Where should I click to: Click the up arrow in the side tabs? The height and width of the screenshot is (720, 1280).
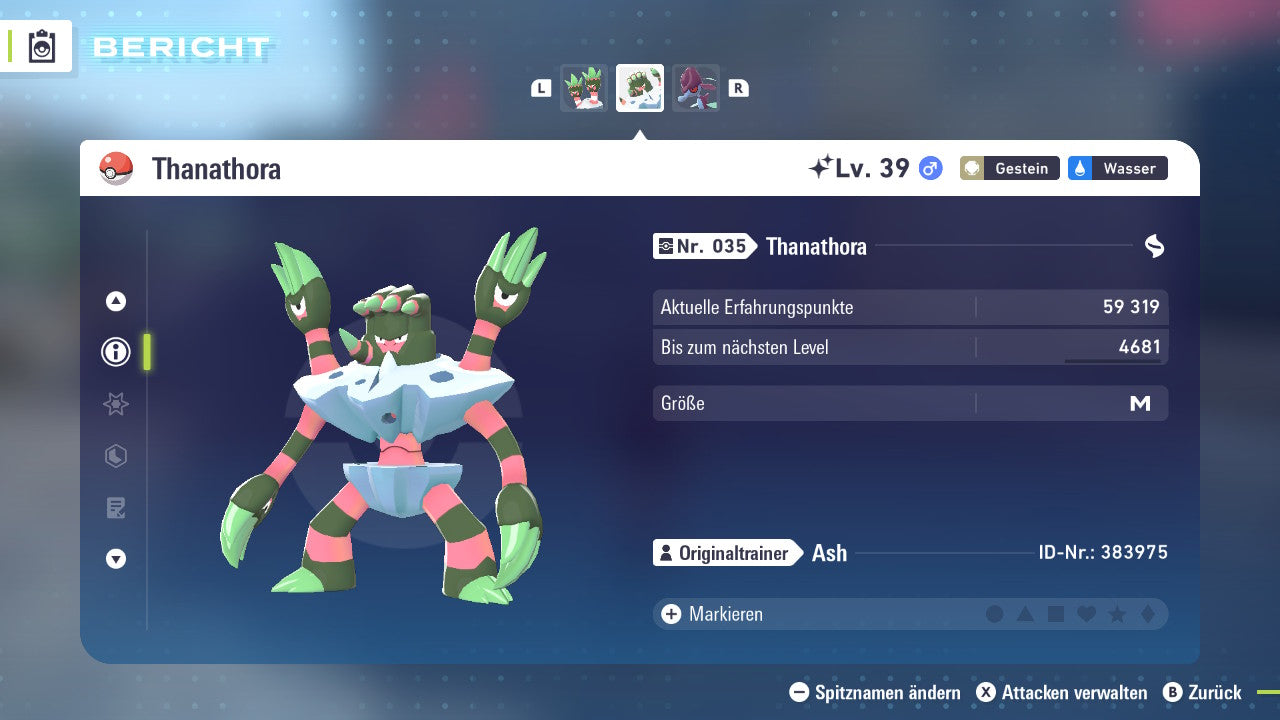pos(116,301)
